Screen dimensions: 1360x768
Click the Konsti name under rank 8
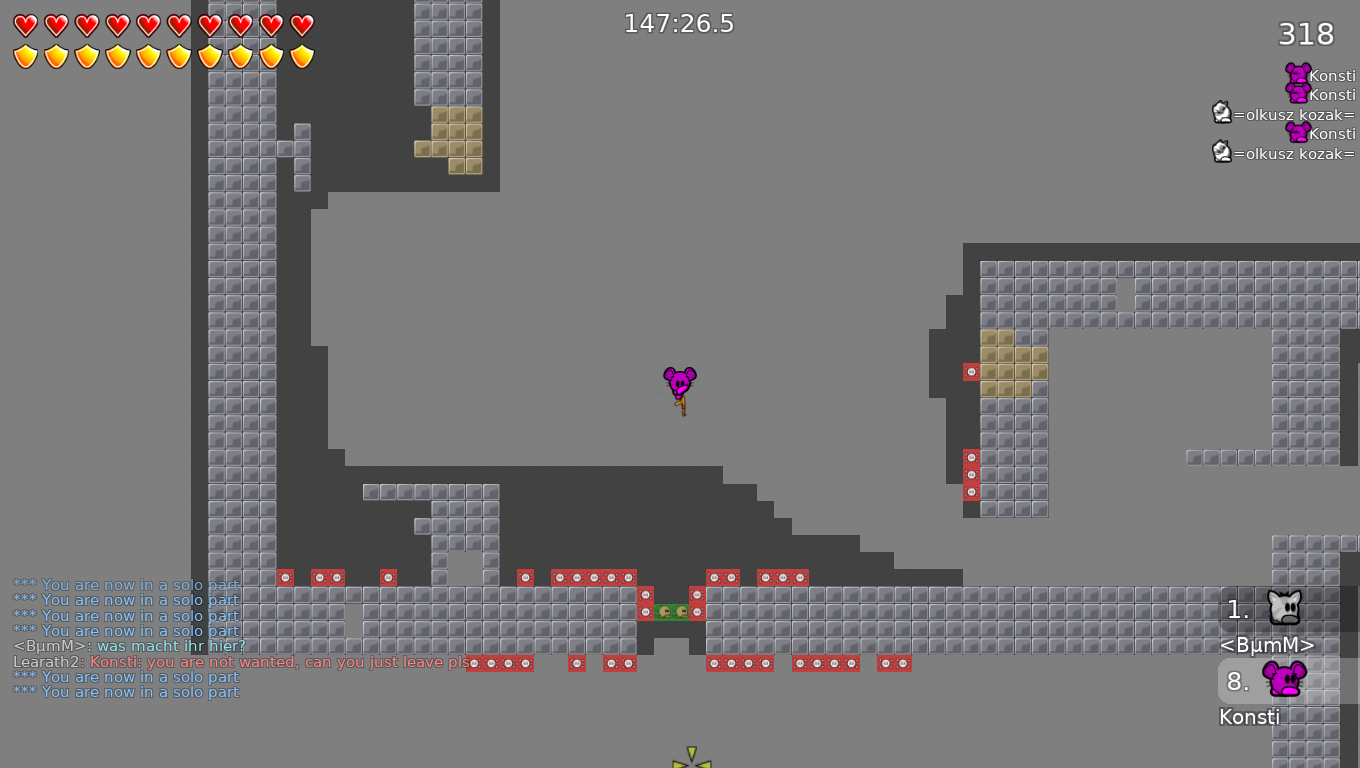(x=1249, y=716)
